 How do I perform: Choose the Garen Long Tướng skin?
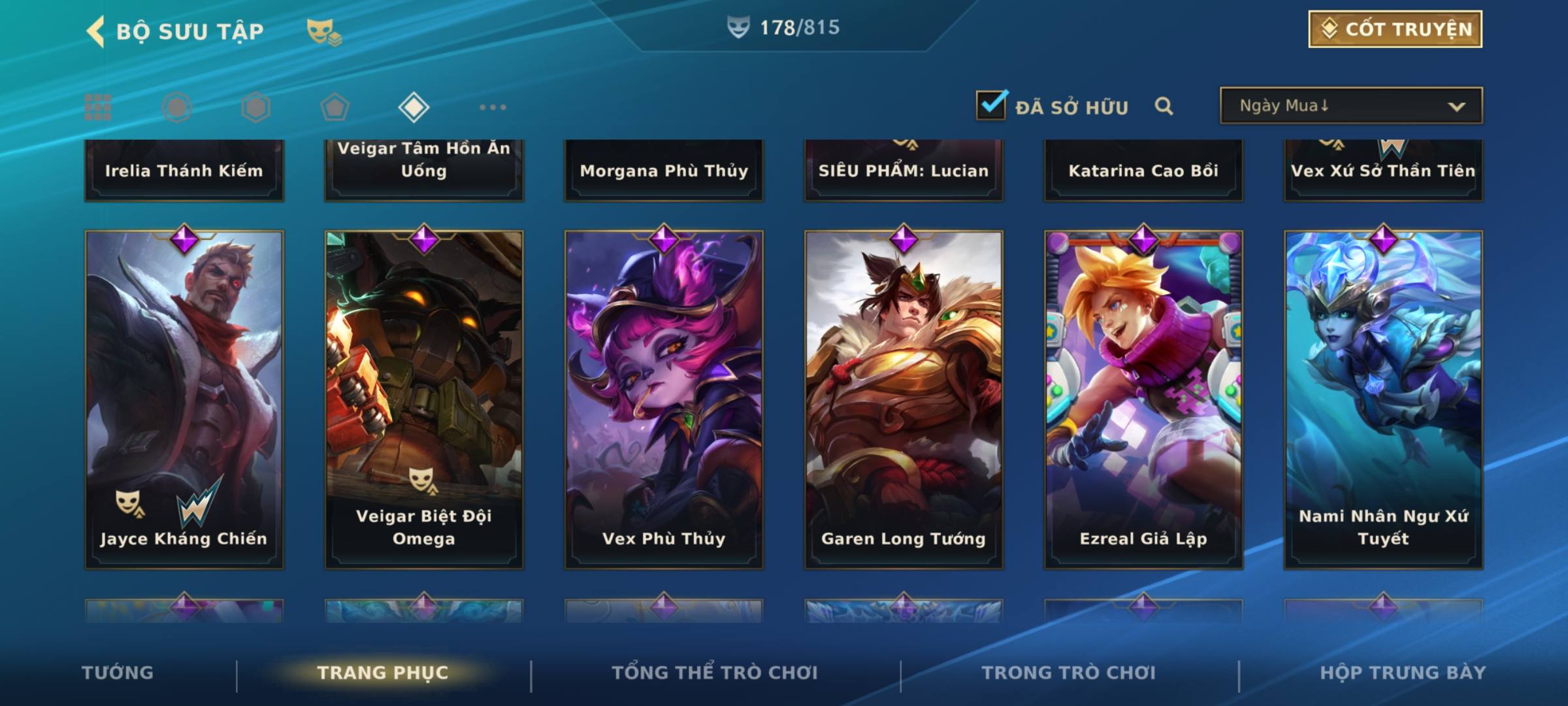(x=904, y=399)
